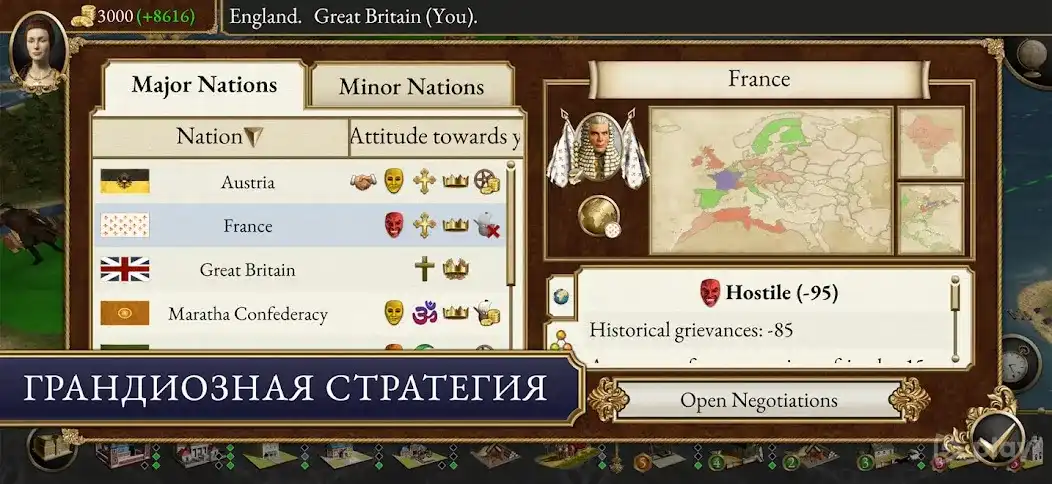Sort by Attitude towards you column
The image size is (1052, 484).
tap(434, 137)
